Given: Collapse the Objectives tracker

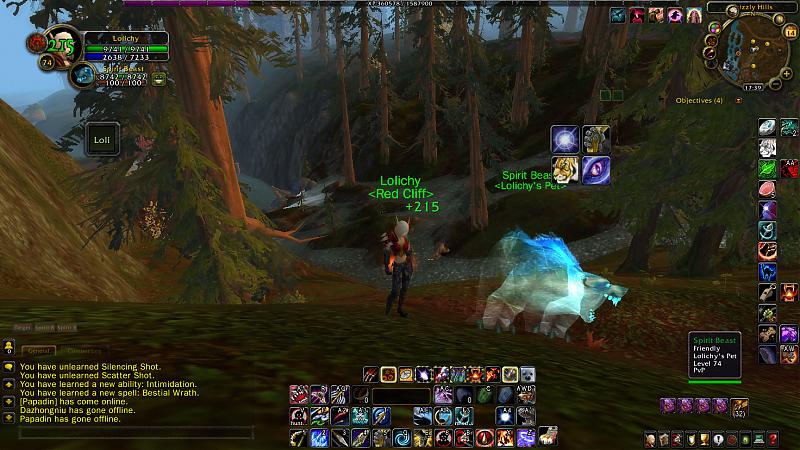Looking at the screenshot, I should (739, 100).
